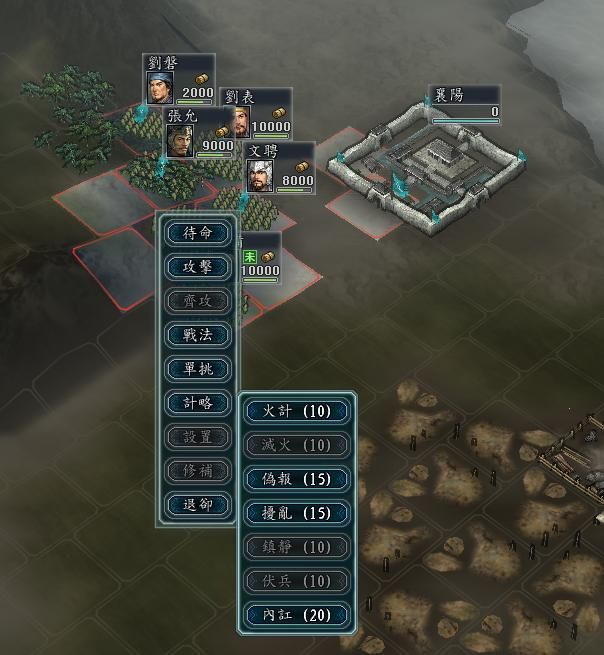604x655 pixels.
Task: Open the 戰法 tactics command
Action: [198, 335]
